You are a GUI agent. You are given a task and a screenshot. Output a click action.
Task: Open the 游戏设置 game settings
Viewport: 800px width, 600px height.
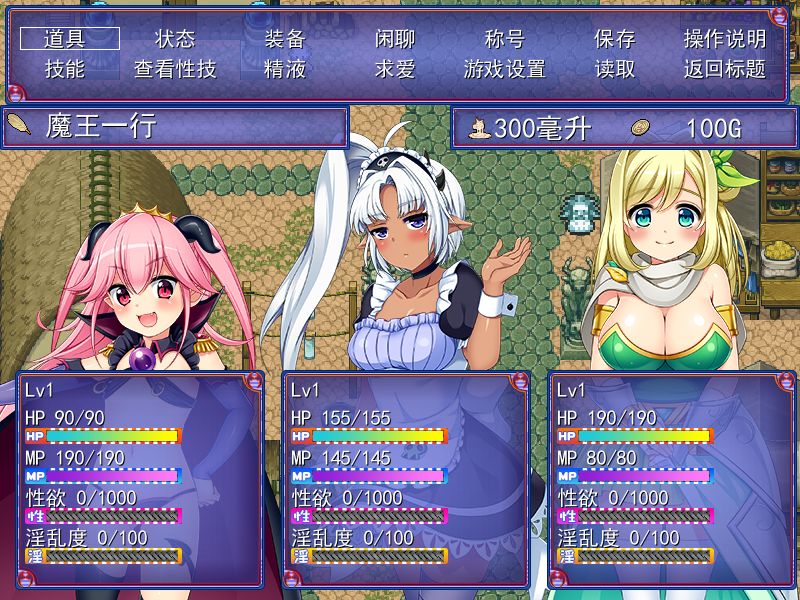(505, 69)
